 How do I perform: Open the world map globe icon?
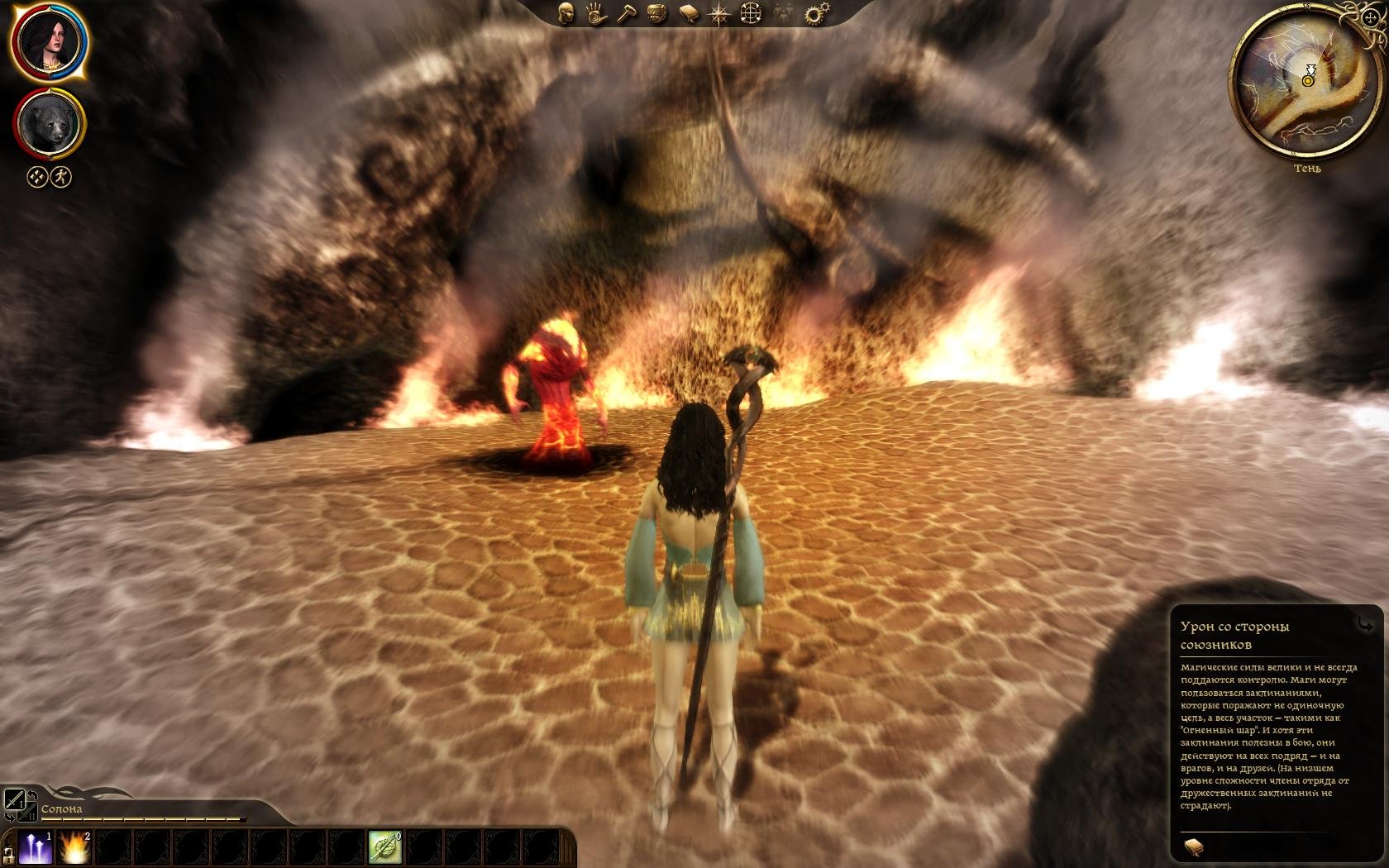(x=750, y=13)
